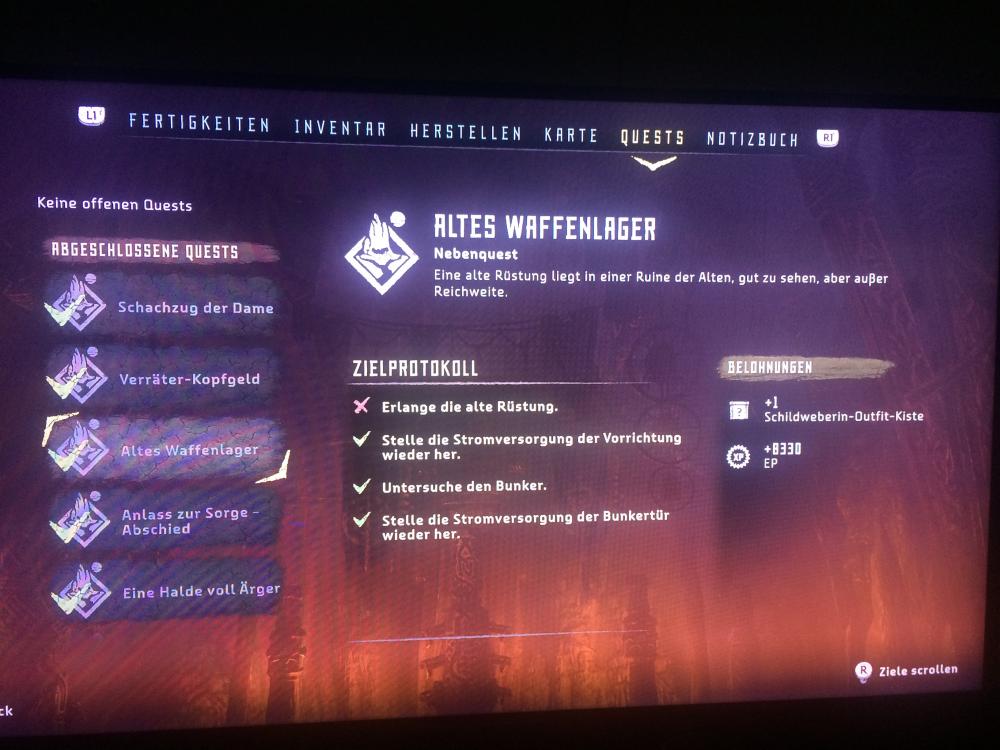
Task: Switch to the Fertigkeiten tab
Action: coord(199,124)
